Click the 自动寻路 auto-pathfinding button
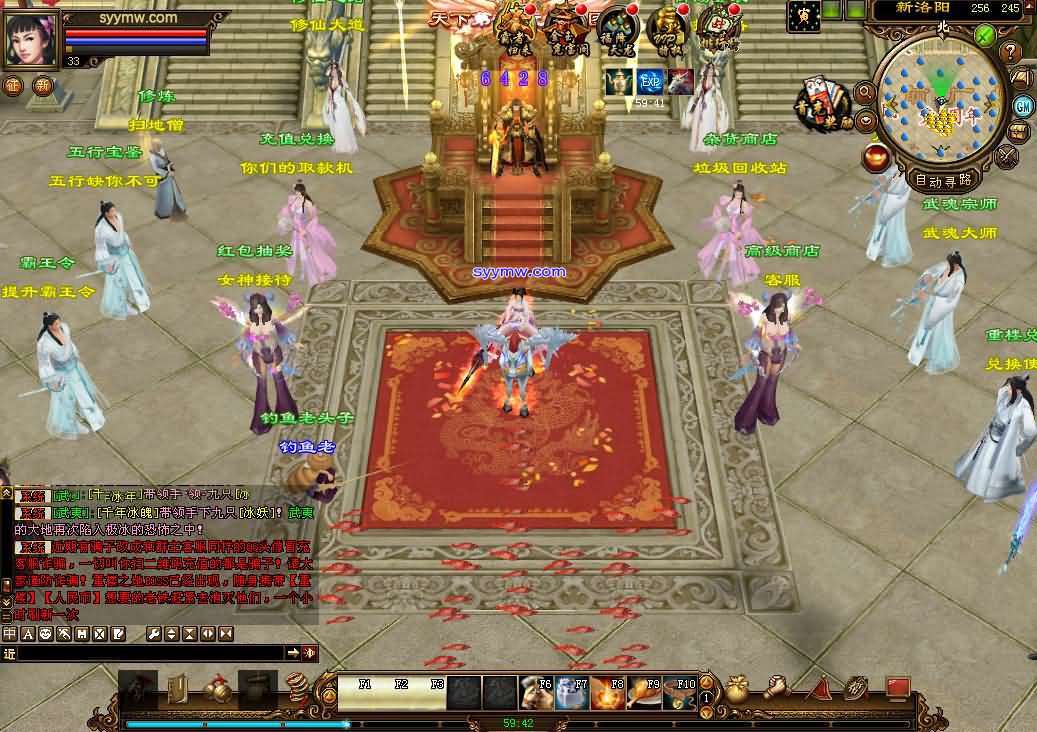 click(942, 180)
